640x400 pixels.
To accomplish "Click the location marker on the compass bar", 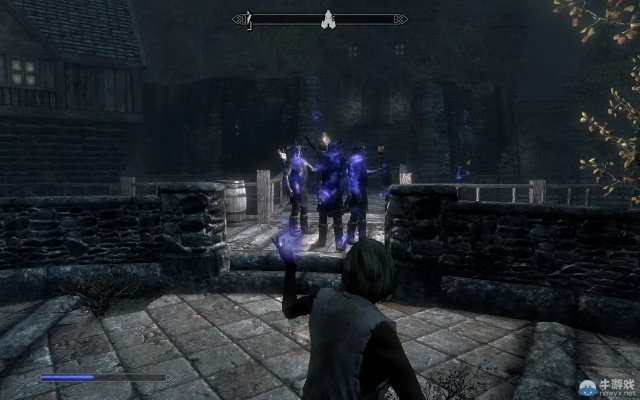I will pyautogui.click(x=326, y=18).
